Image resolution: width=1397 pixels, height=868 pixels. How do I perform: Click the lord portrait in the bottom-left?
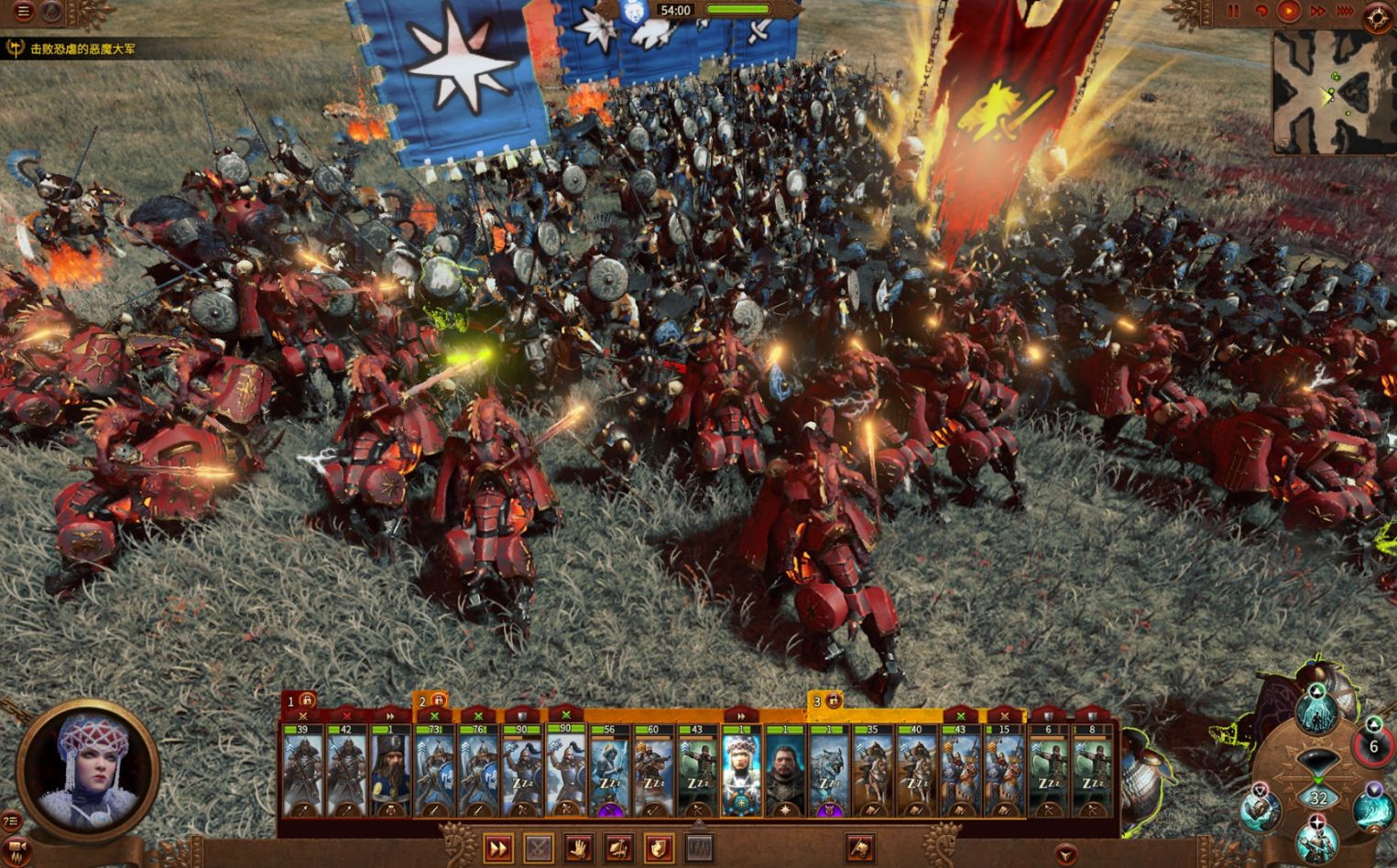pyautogui.click(x=88, y=769)
